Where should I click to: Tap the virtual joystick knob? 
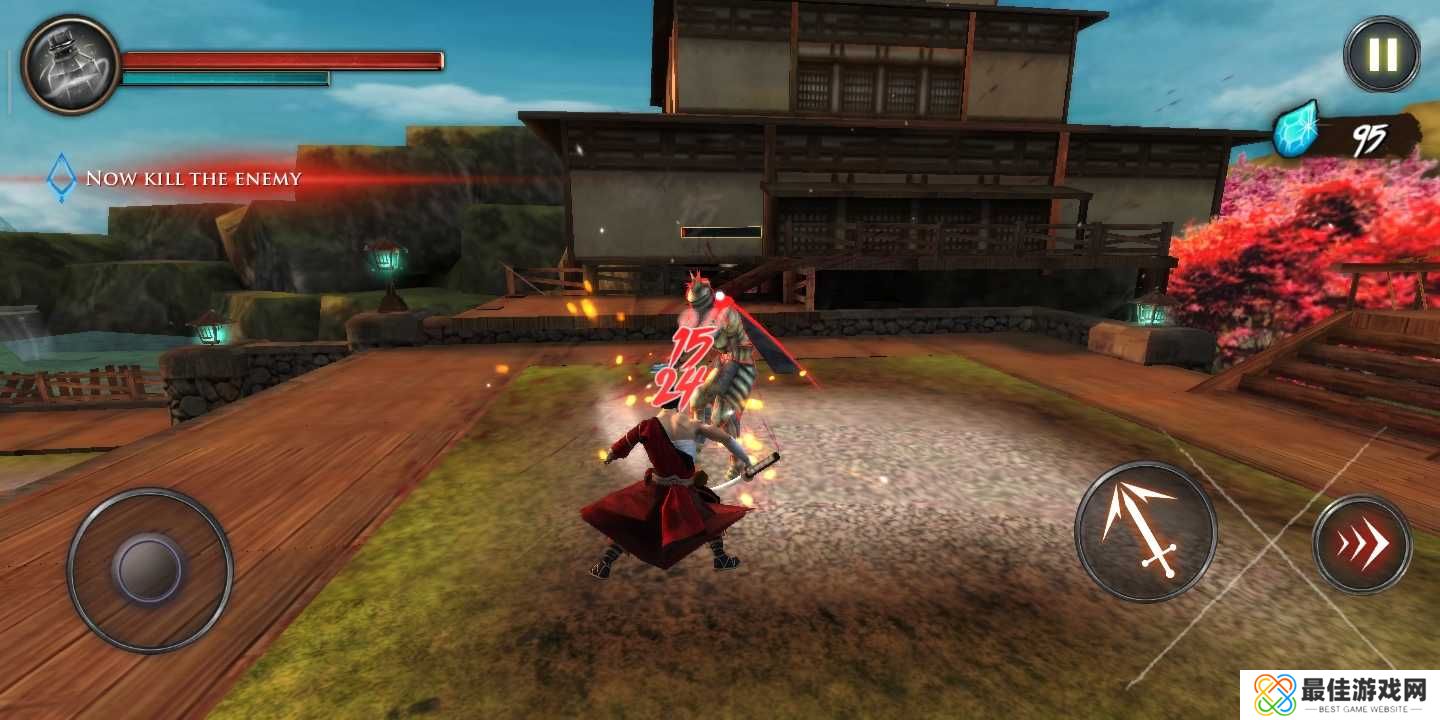click(148, 570)
